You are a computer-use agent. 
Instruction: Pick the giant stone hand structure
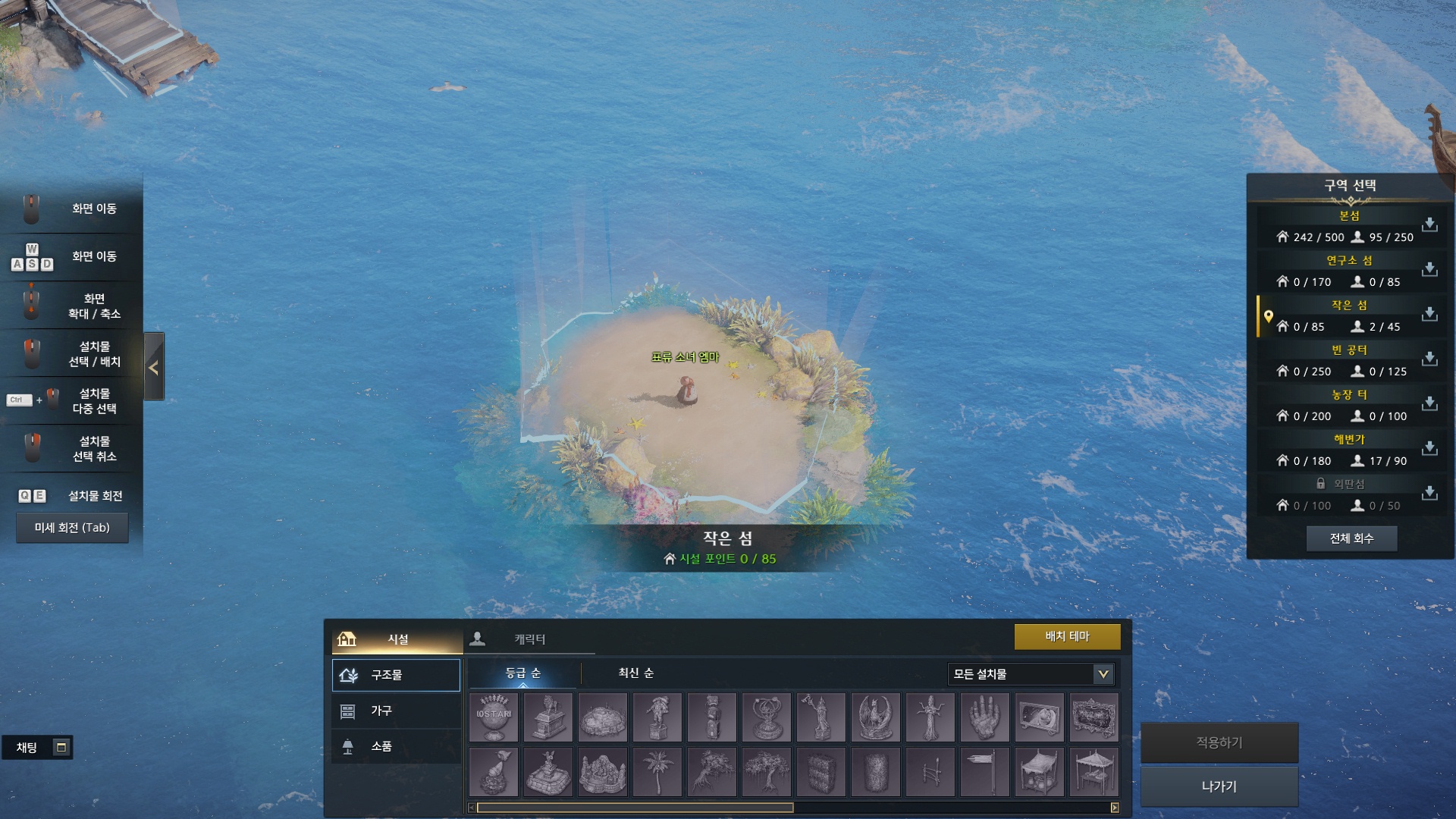pos(984,717)
